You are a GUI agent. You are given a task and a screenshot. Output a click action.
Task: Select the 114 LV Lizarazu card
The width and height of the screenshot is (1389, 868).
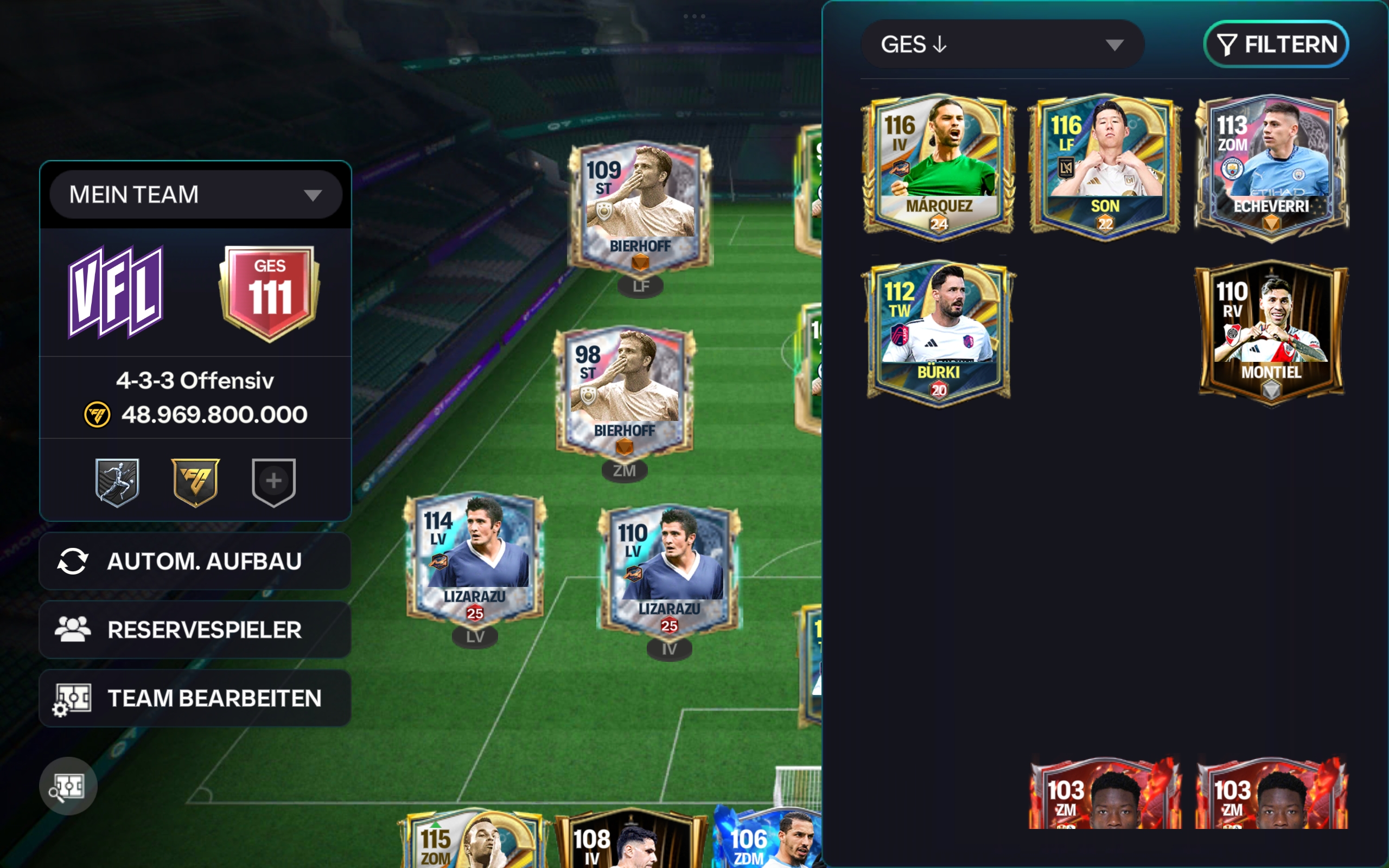[x=475, y=560]
